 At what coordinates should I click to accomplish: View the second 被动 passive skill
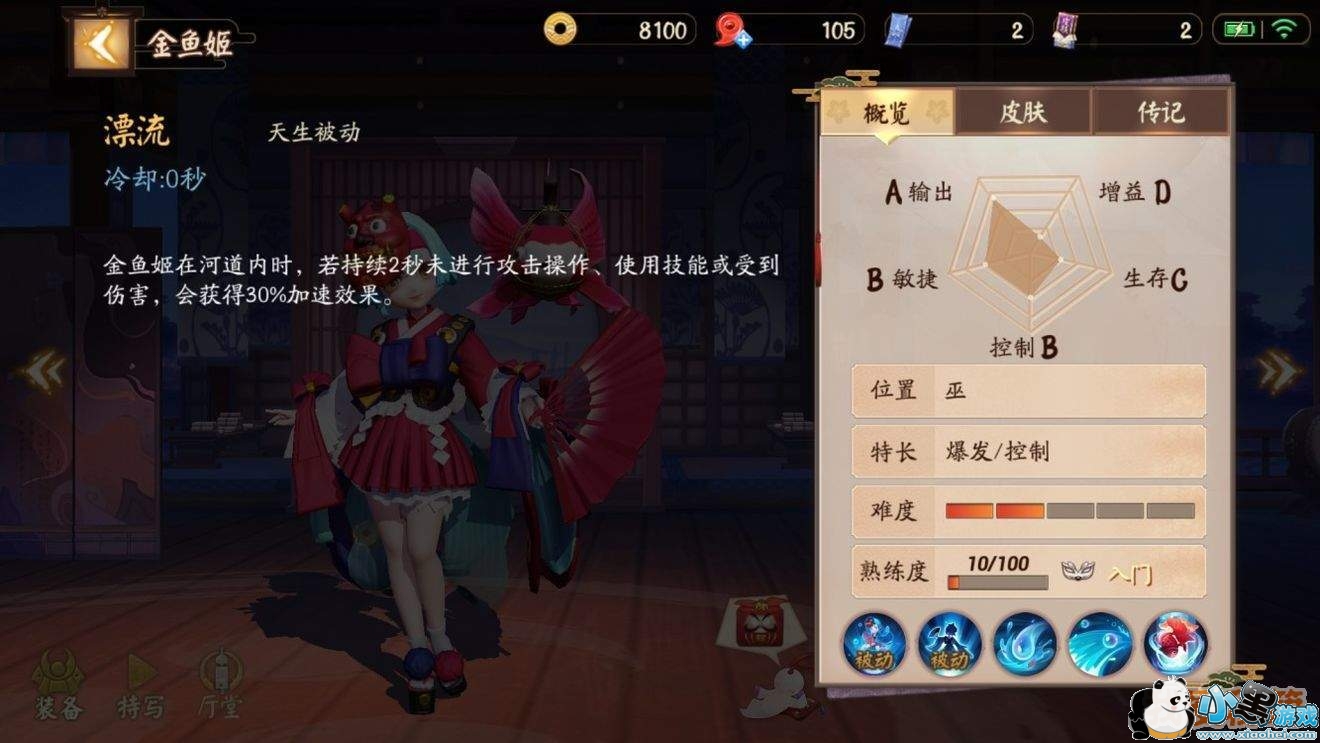click(946, 645)
